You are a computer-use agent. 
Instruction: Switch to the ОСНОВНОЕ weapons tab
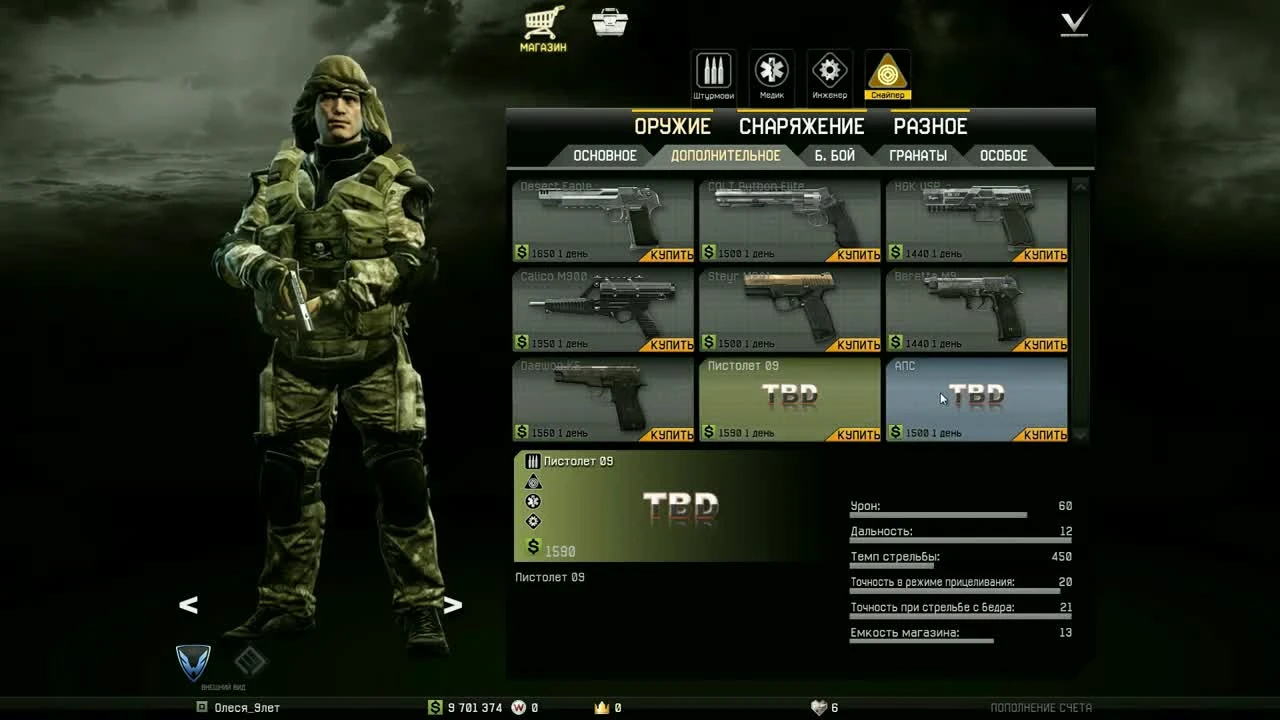click(x=605, y=155)
